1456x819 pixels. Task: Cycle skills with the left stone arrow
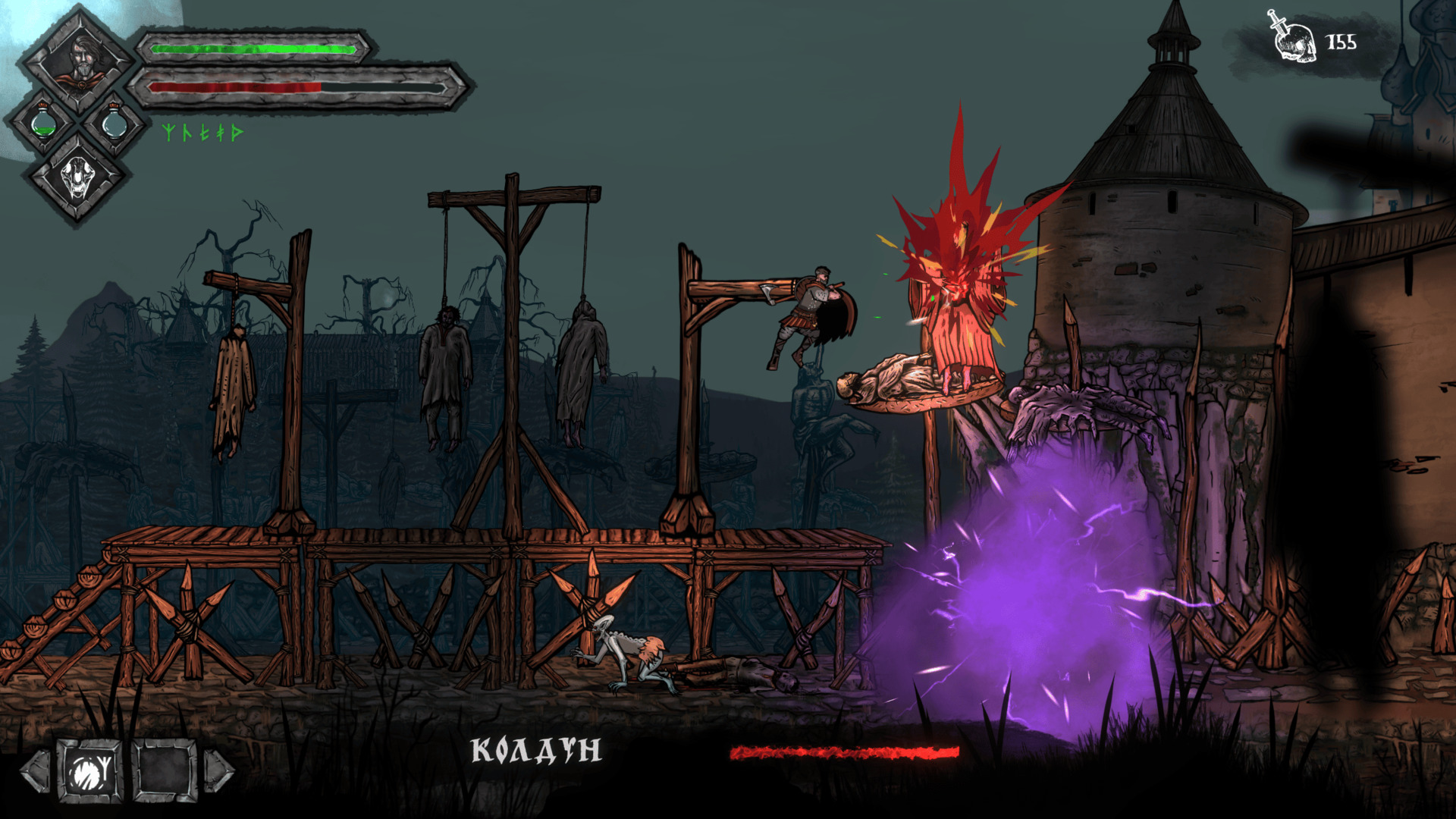point(36,771)
